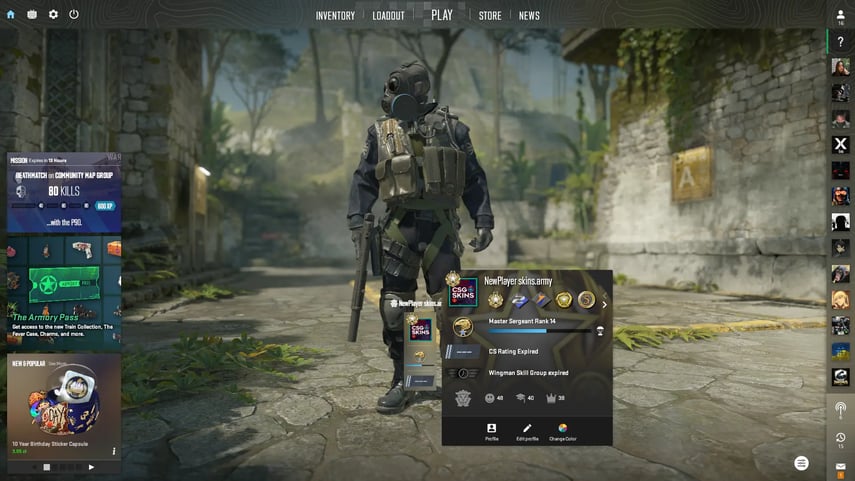
Task: Open the settings gear
Action: click(x=53, y=15)
